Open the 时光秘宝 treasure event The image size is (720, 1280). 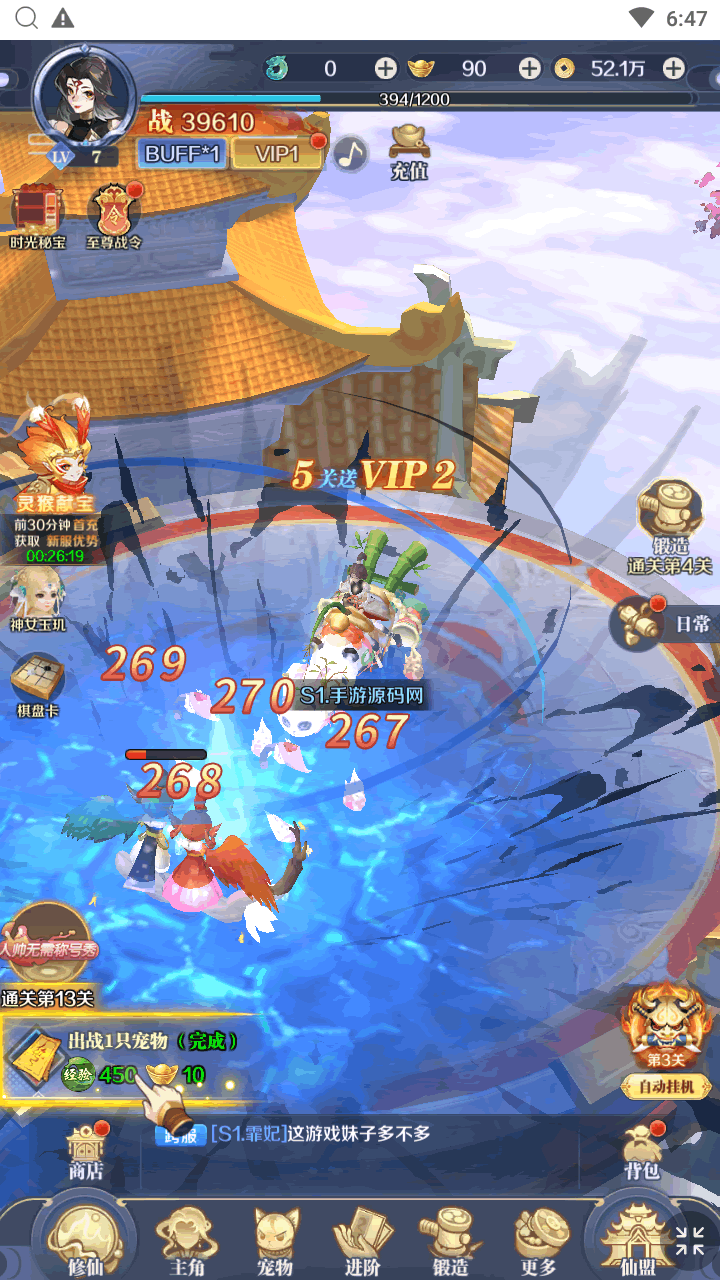pyautogui.click(x=38, y=215)
